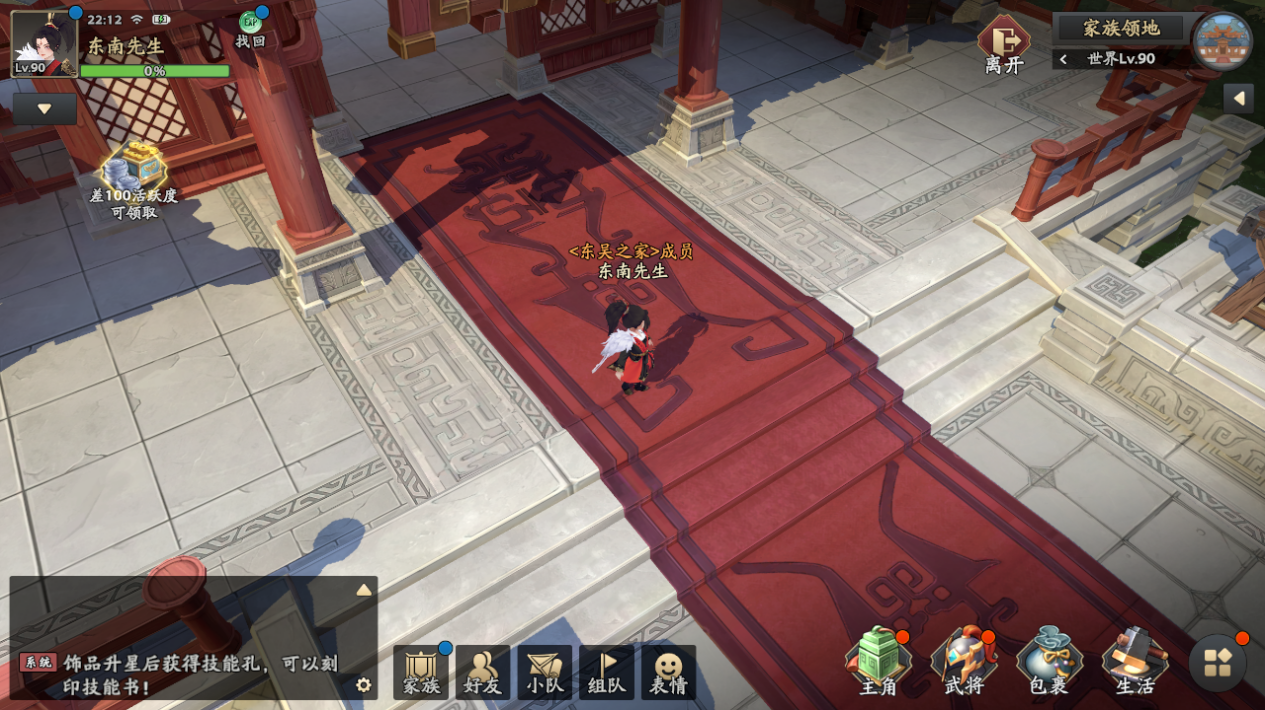The image size is (1265, 710).
Task: Collapse the right side panel arrow
Action: click(1240, 98)
